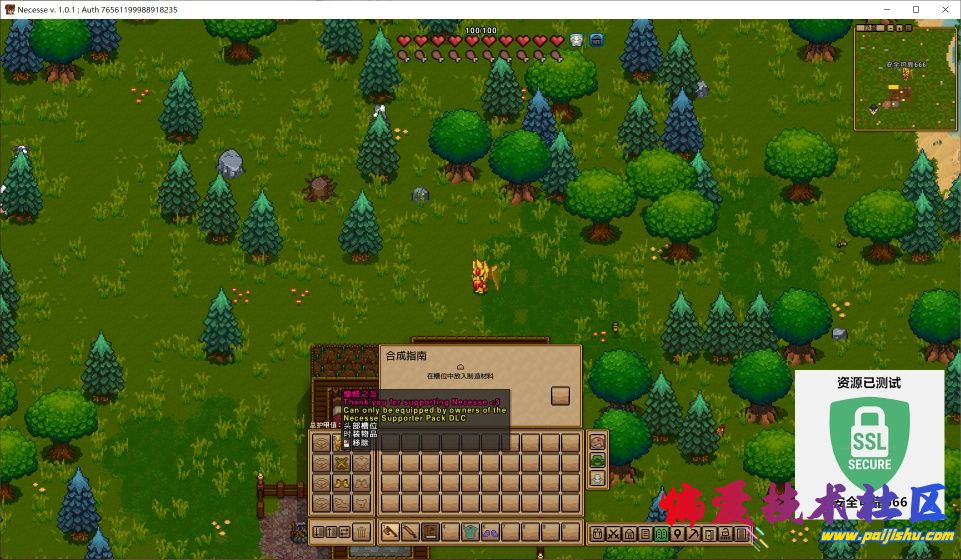Maximize the Necesse window
The width and height of the screenshot is (961, 560).
click(x=915, y=9)
